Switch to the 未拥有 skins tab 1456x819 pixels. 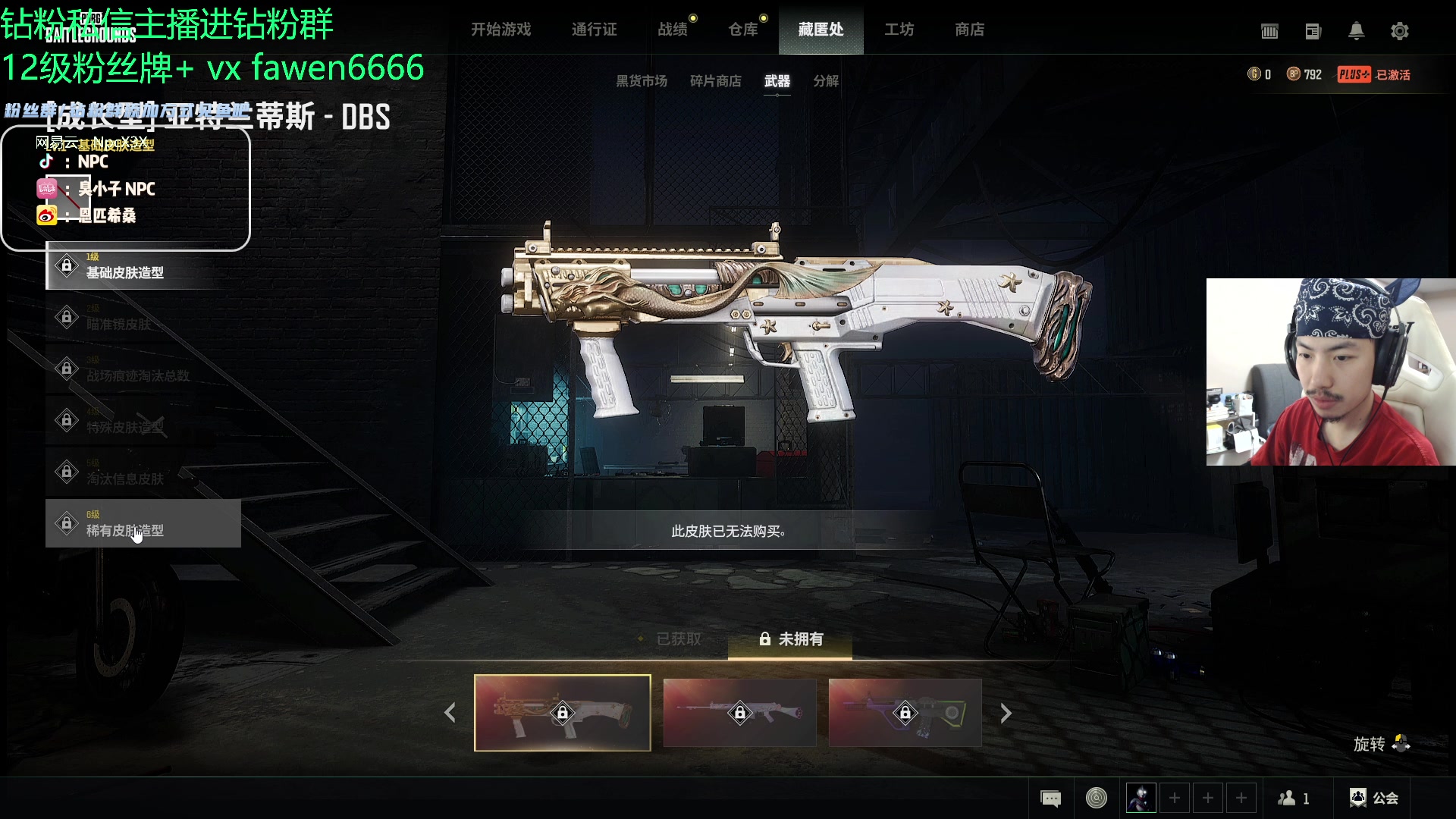click(x=791, y=639)
